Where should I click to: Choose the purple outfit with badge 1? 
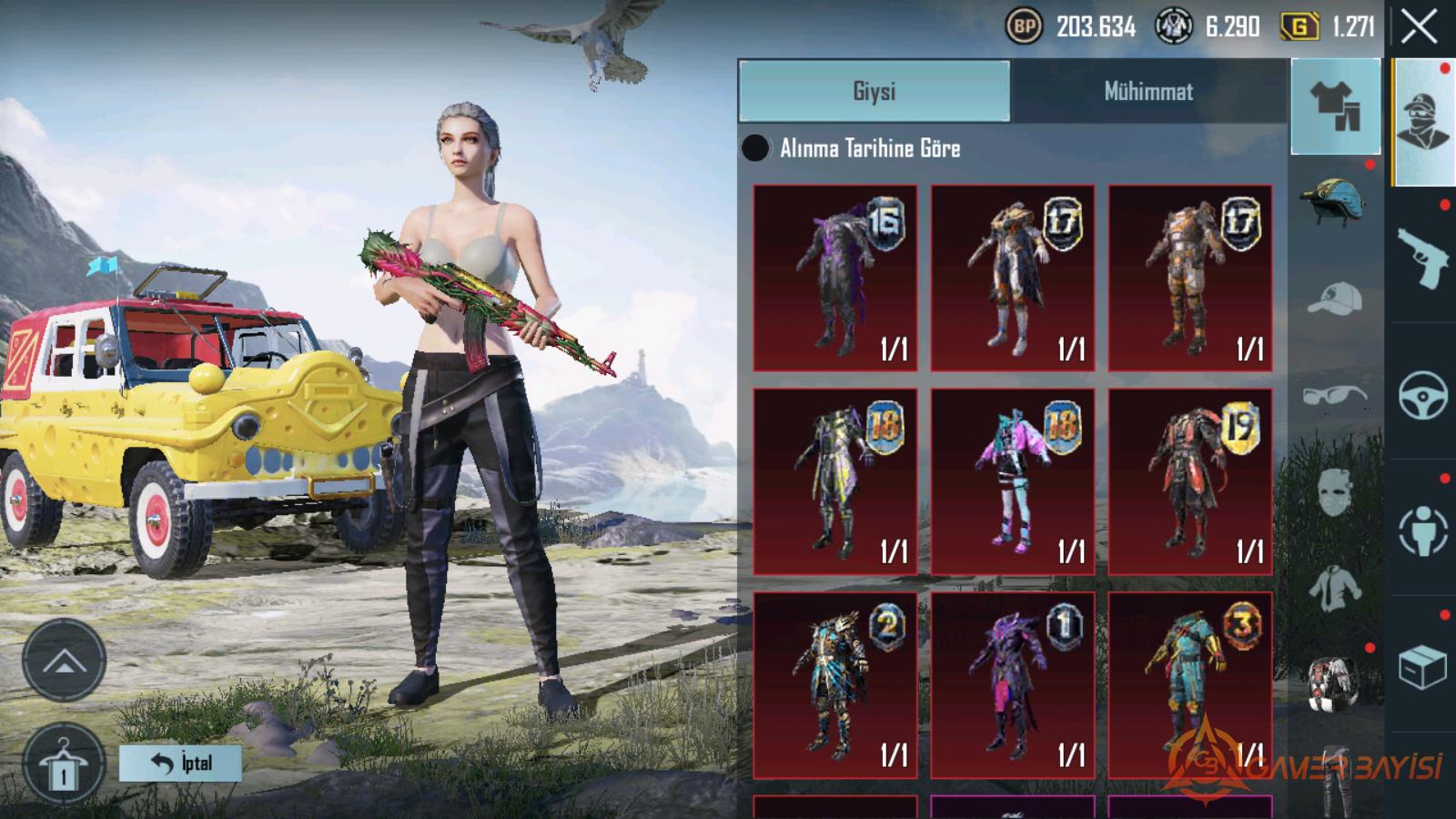pos(1012,685)
